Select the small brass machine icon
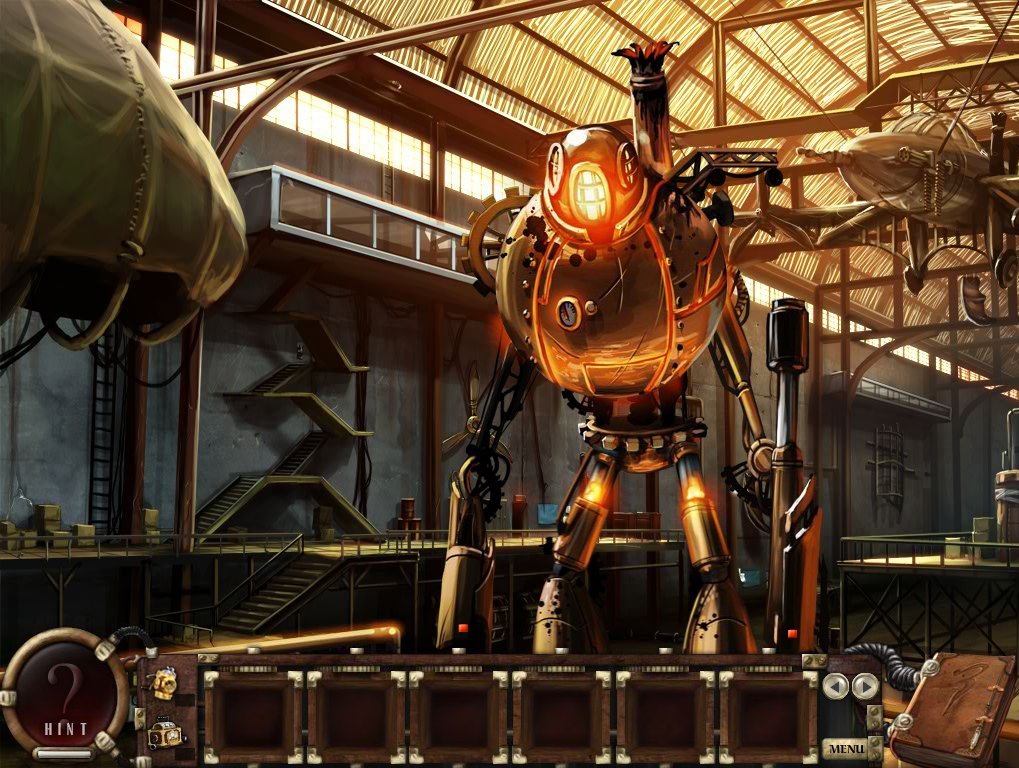Image resolution: width=1019 pixels, height=768 pixels. click(x=165, y=735)
